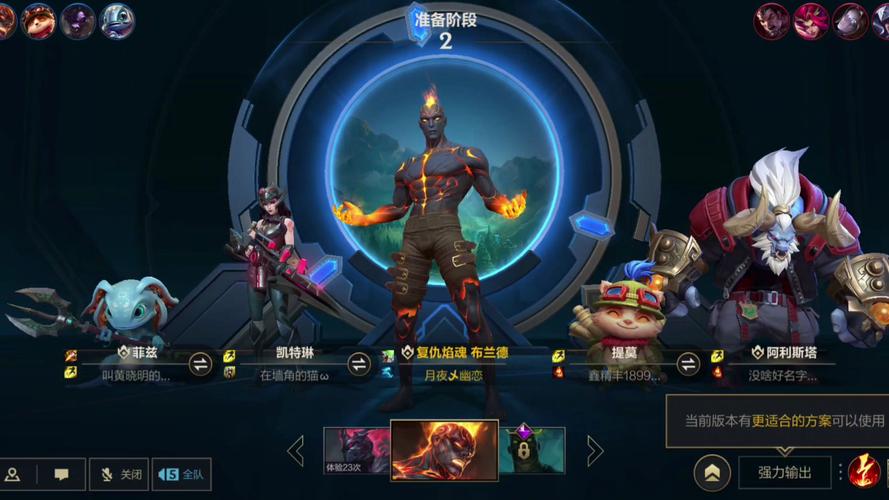889x500 pixels.
Task: Toggle the microphone 关闭 button
Action: (122, 474)
